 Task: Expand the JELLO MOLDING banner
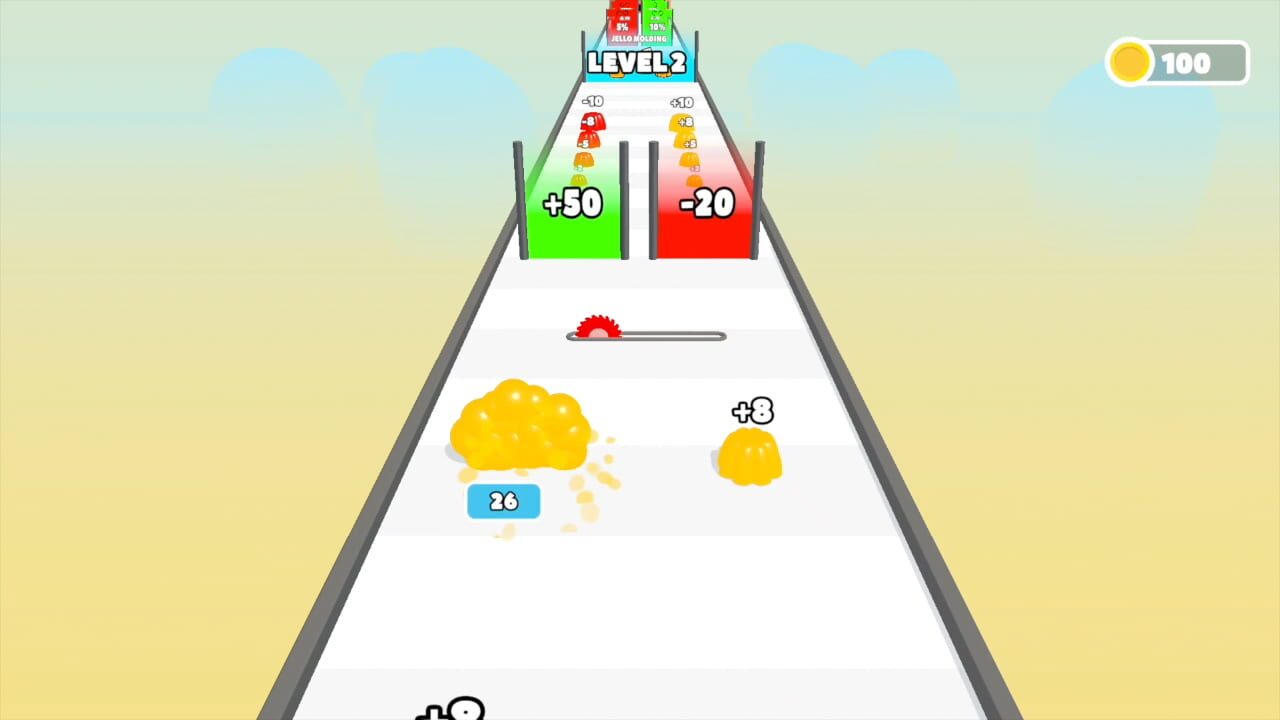click(638, 39)
